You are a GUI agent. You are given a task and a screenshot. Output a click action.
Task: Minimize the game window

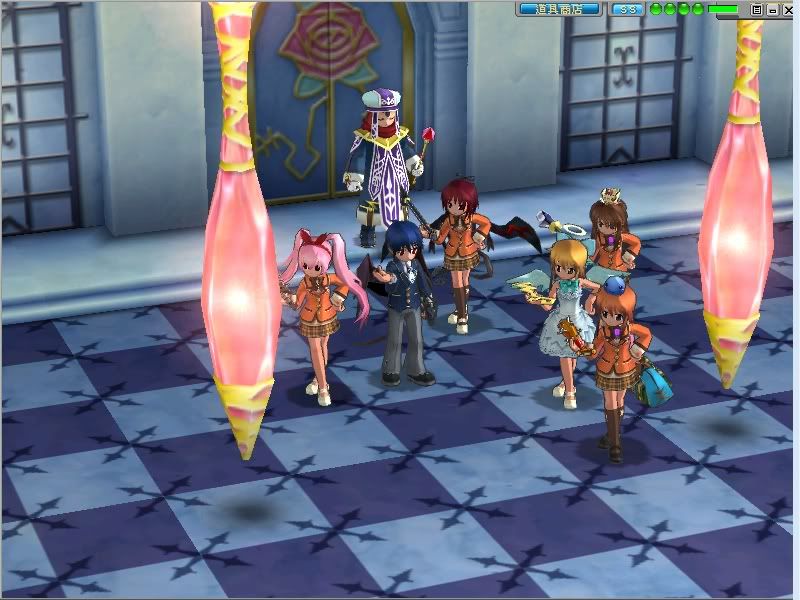[x=773, y=9]
